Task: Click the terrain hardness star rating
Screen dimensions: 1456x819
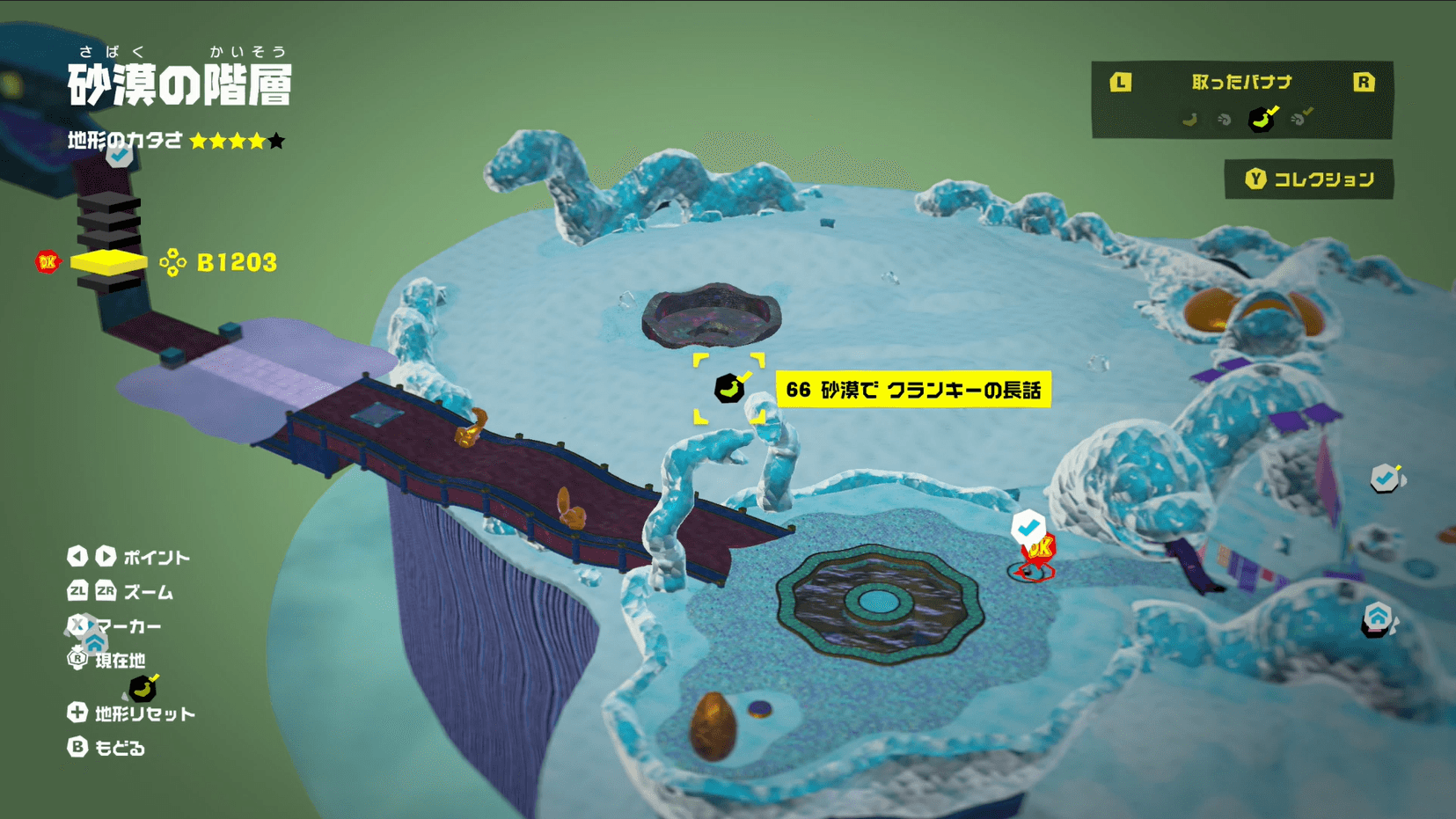Action: click(x=236, y=140)
